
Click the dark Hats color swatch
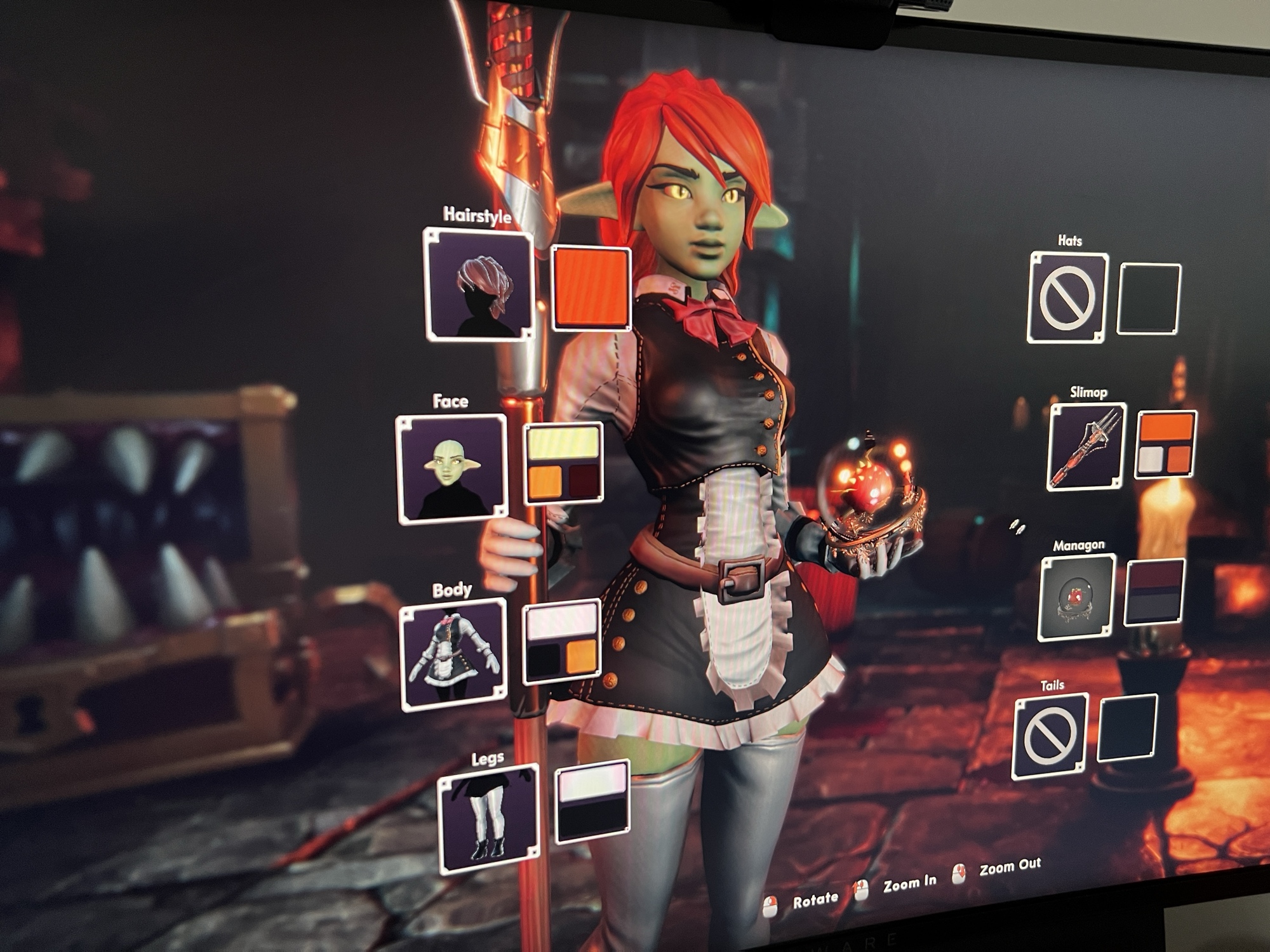(1149, 298)
